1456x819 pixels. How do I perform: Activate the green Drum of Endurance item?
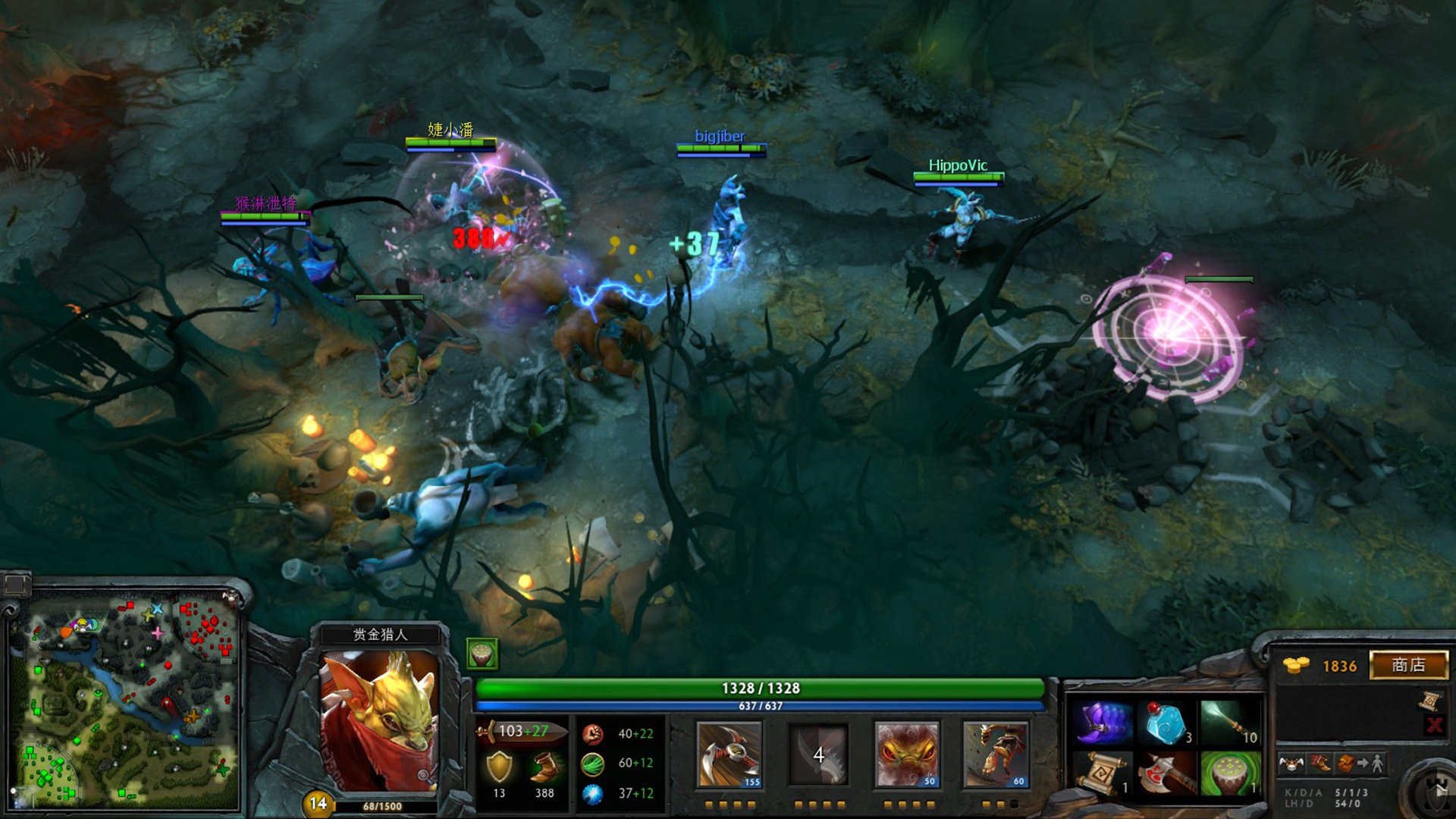[x=1229, y=773]
